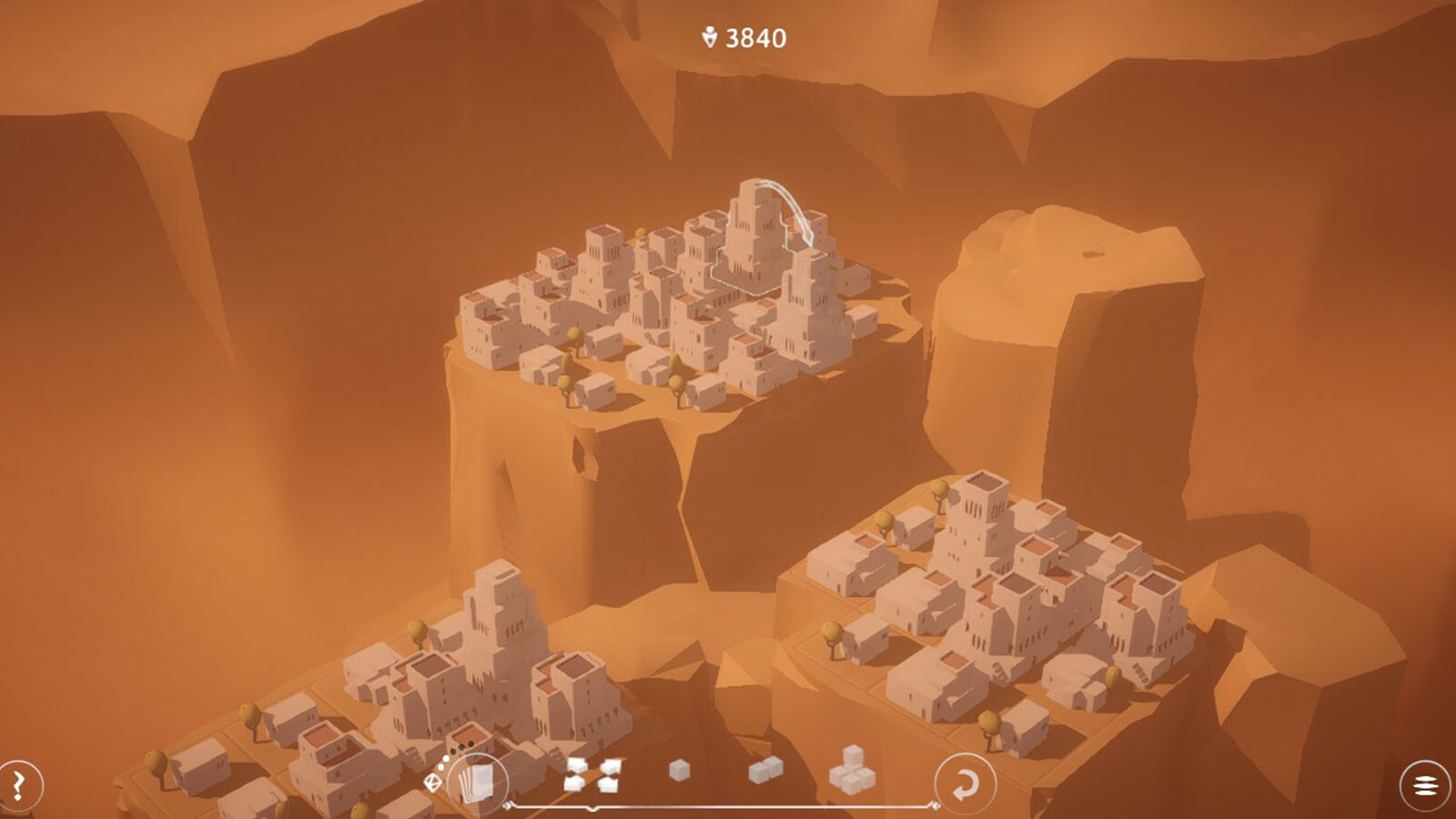Choose the four scattered tiles piece
1456x819 pixels.
coord(592,775)
